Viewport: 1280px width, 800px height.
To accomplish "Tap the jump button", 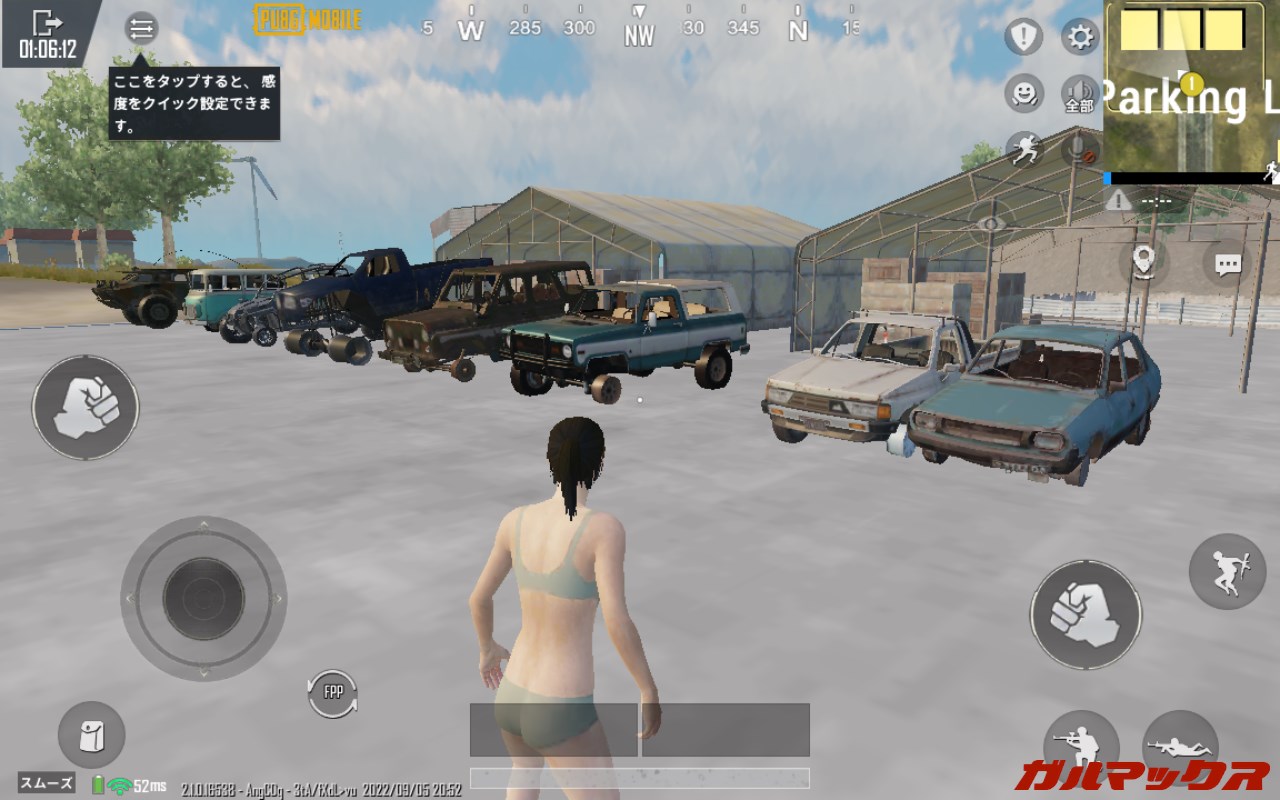I will 1227,572.
